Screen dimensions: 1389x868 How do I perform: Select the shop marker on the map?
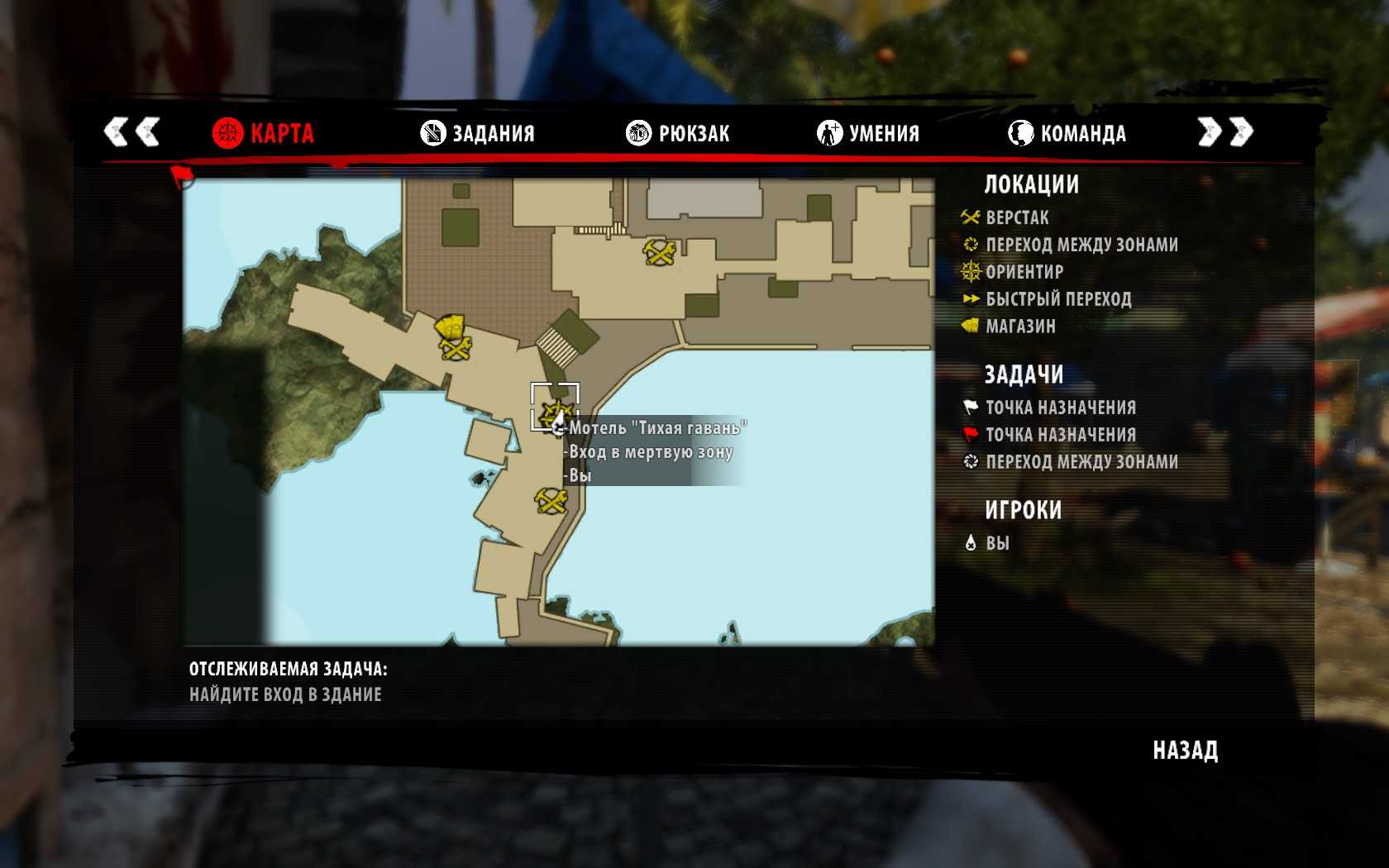451,326
